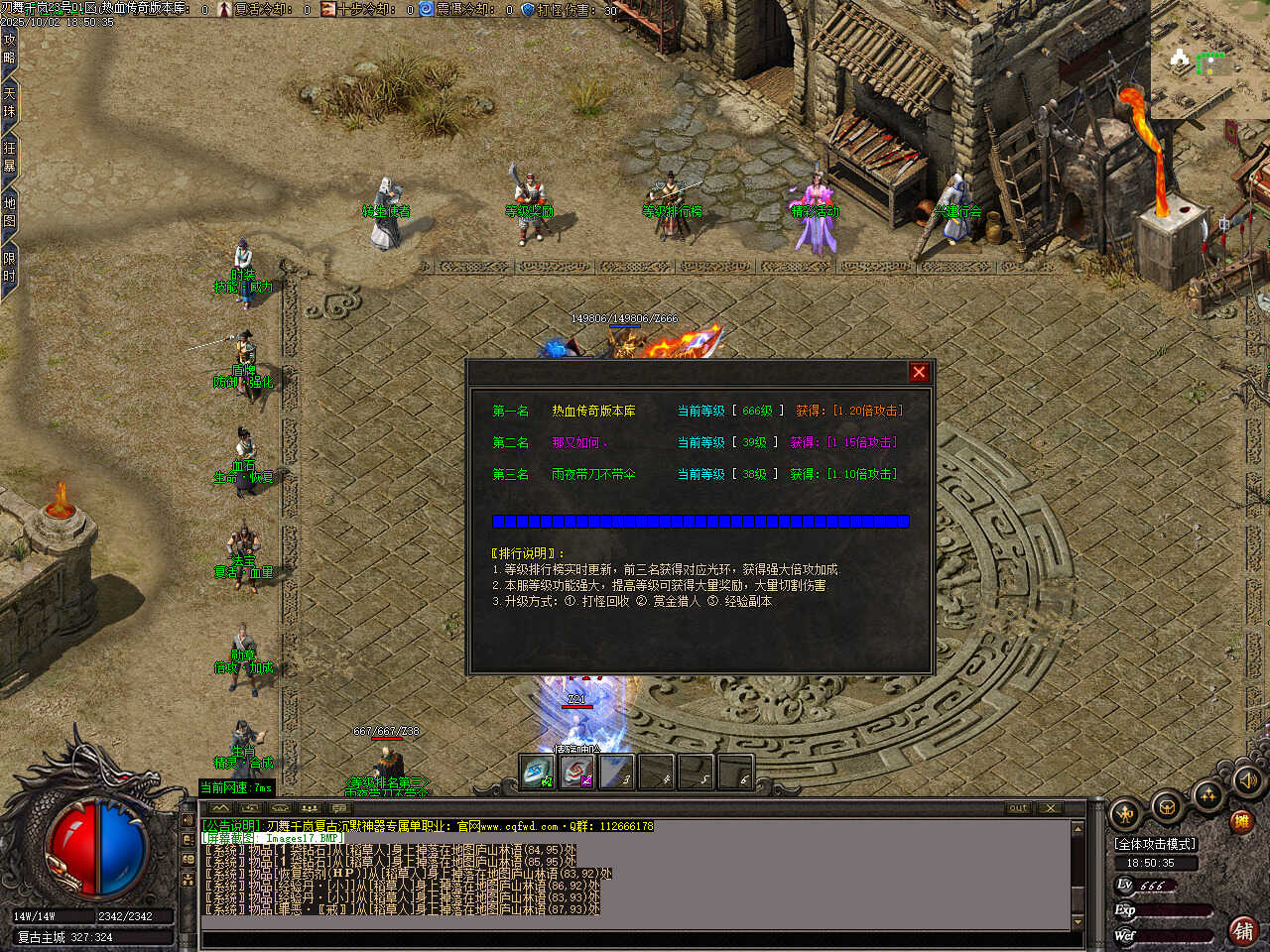
Task: Open the red 摊 stall button
Action: click(1240, 821)
